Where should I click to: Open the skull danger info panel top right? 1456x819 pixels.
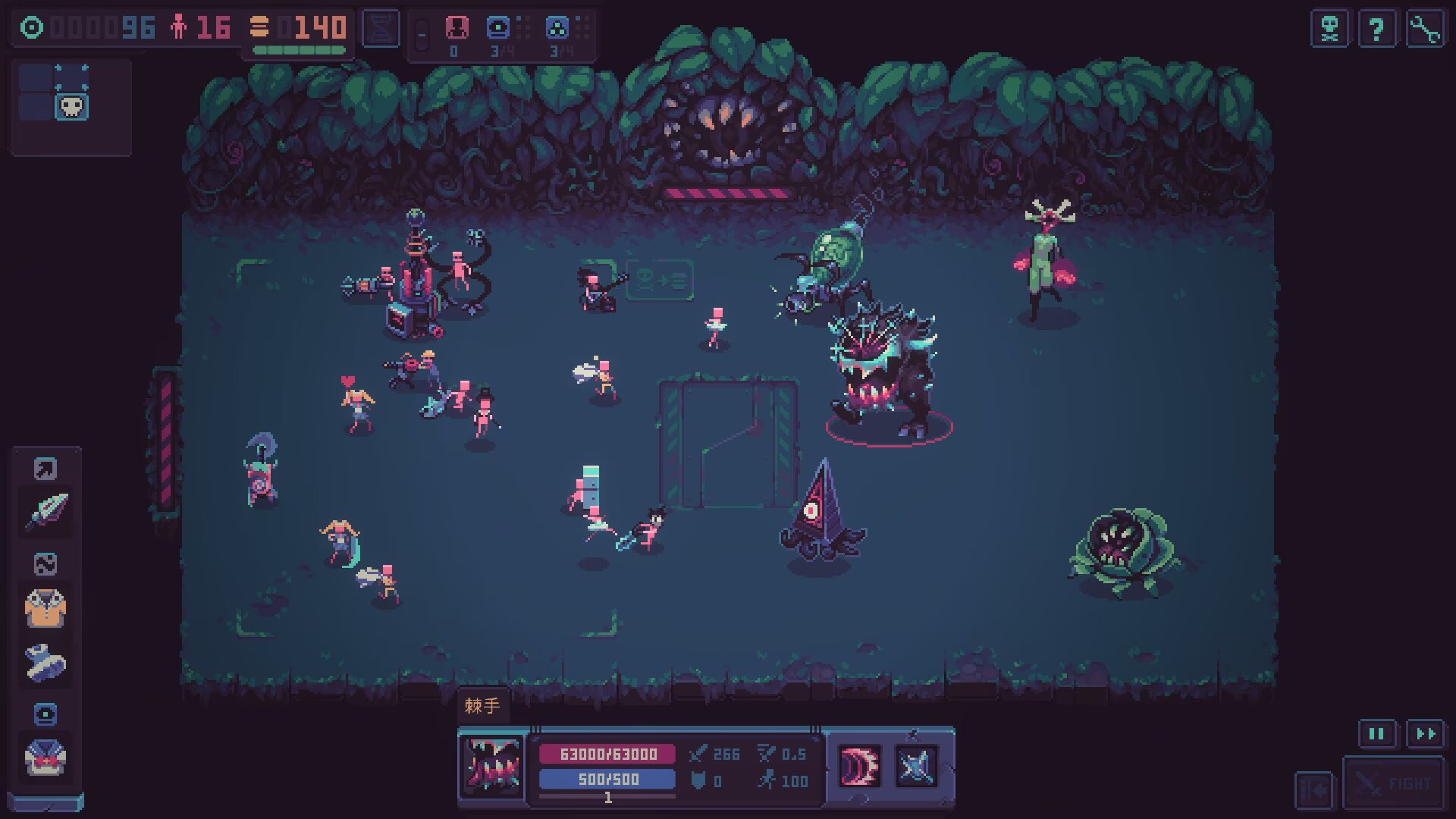tap(1329, 30)
